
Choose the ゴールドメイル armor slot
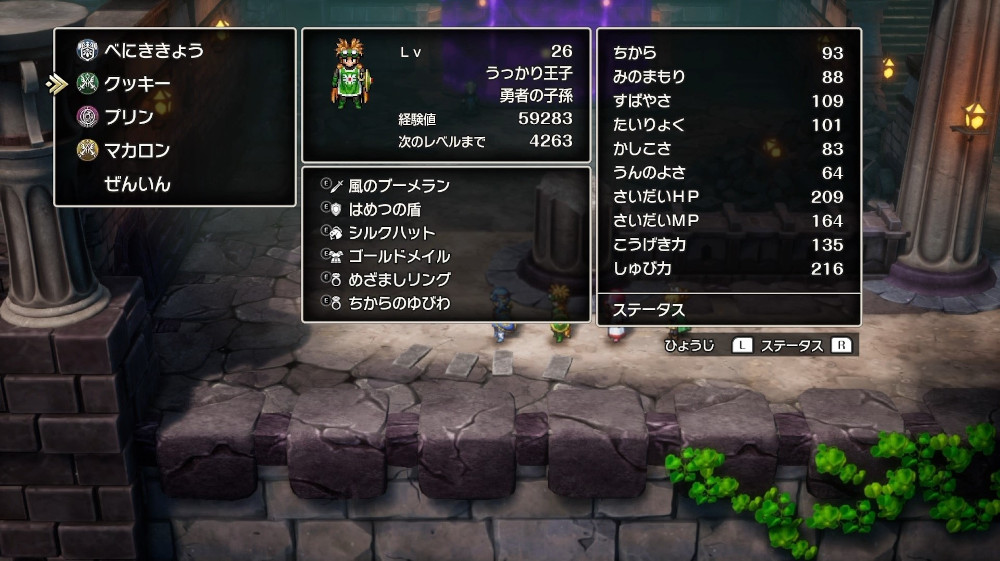pyautogui.click(x=399, y=256)
